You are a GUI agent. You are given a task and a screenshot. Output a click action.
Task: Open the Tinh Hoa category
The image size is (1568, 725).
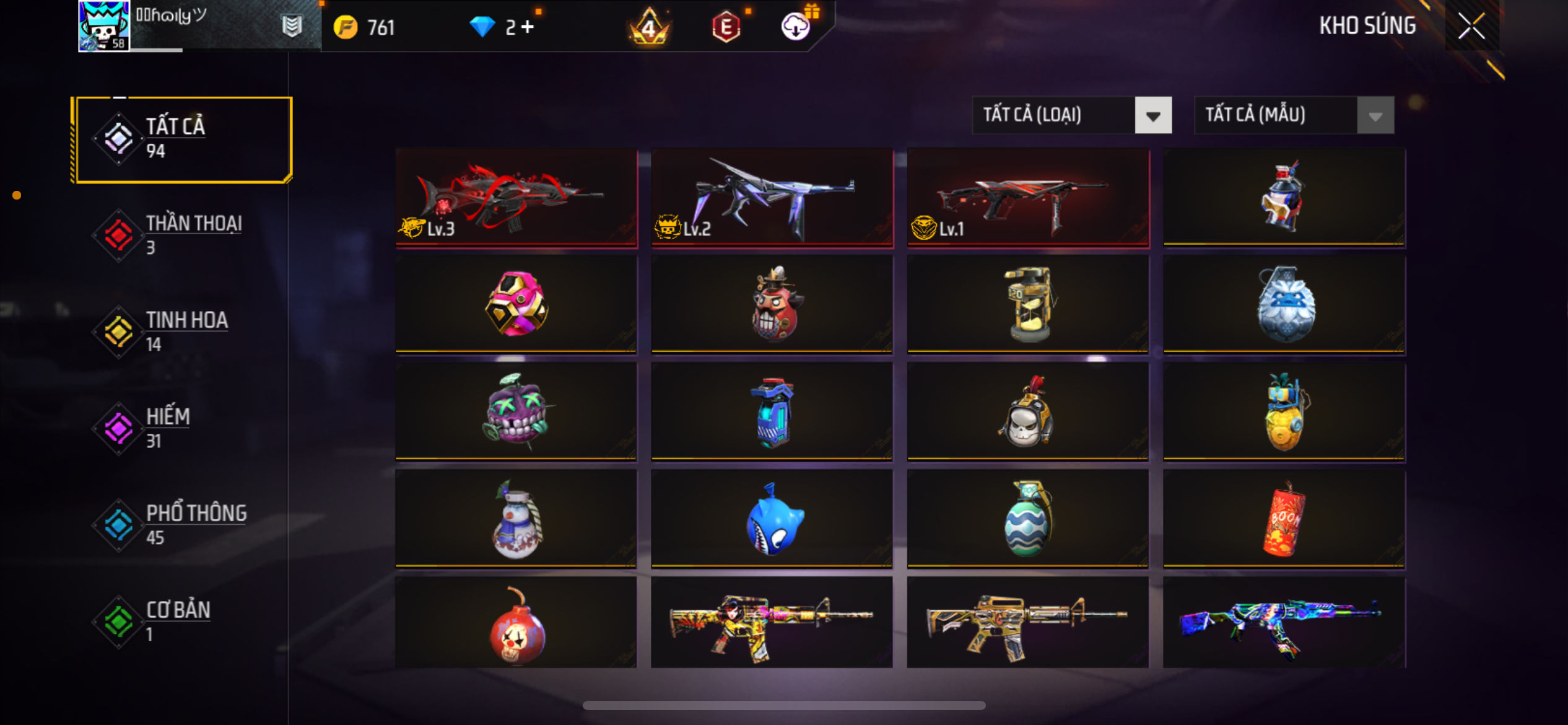(x=181, y=332)
